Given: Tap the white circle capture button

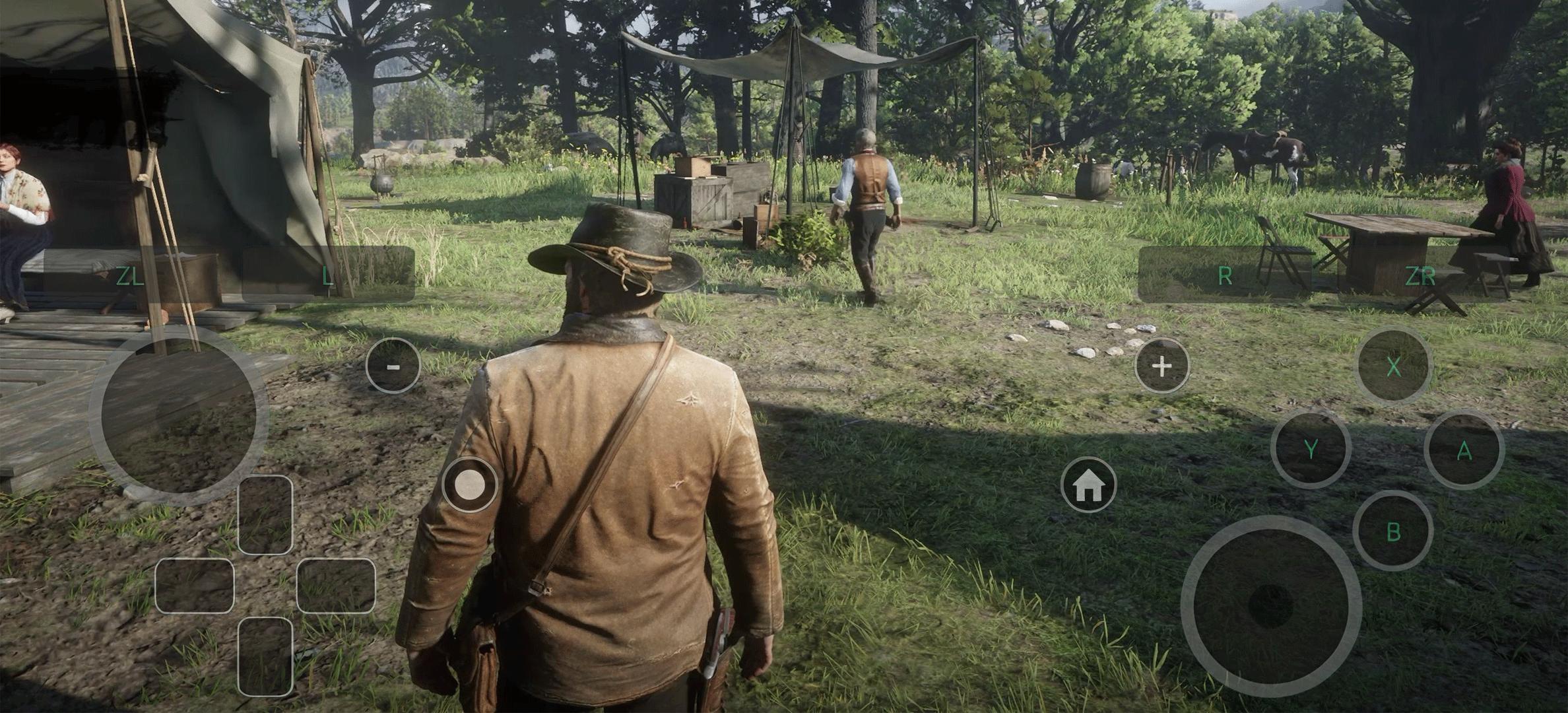Looking at the screenshot, I should 470,485.
